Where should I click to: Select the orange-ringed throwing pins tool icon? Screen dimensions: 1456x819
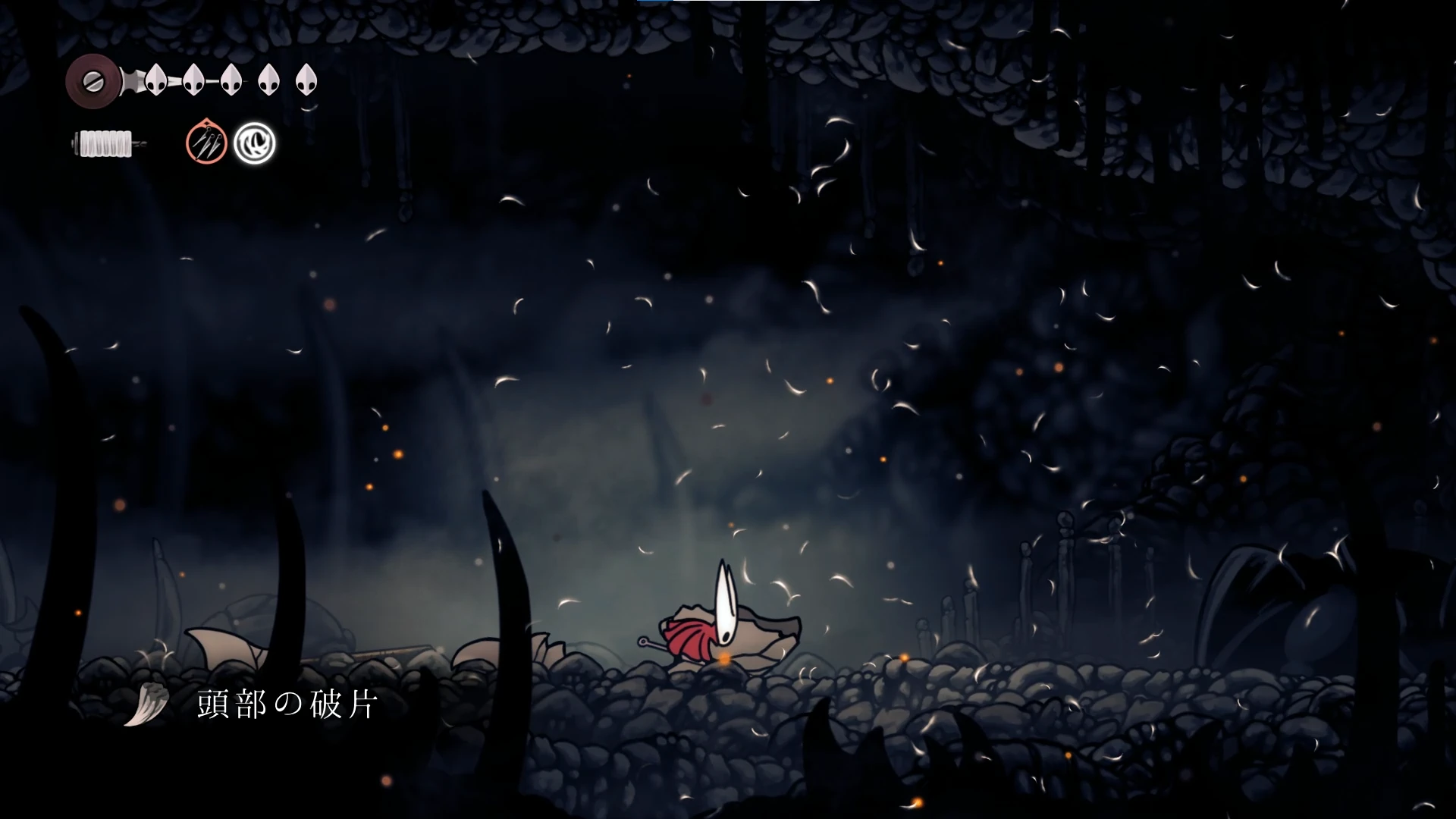206,142
